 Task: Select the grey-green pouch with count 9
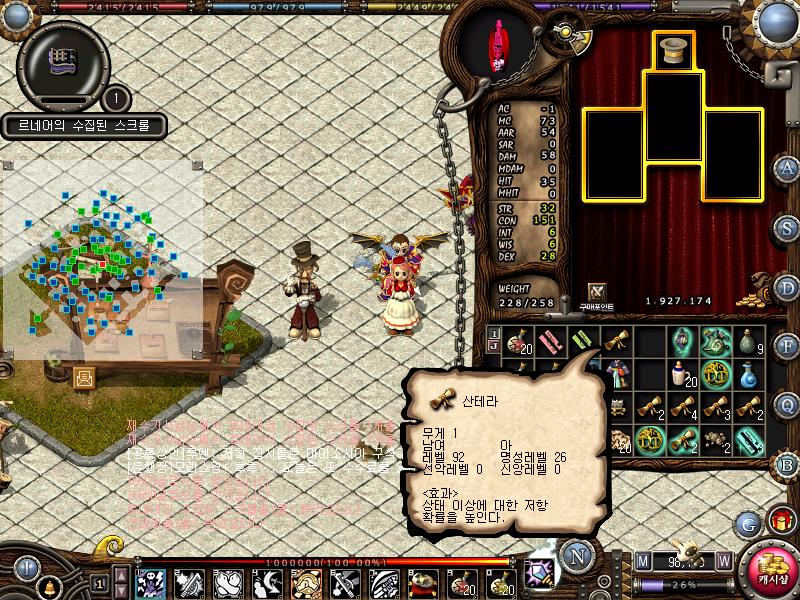749,342
